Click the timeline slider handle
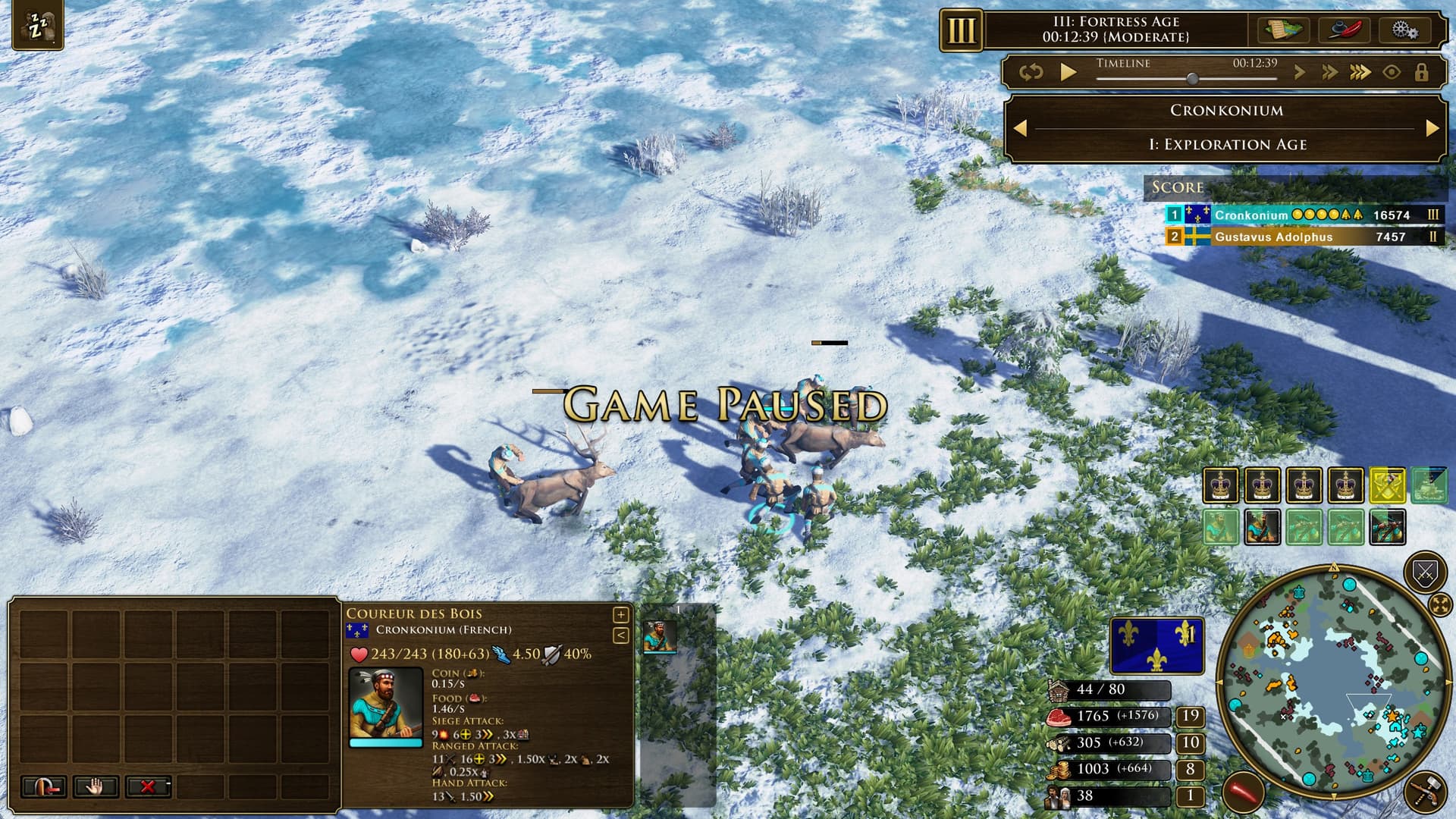 coord(1192,79)
